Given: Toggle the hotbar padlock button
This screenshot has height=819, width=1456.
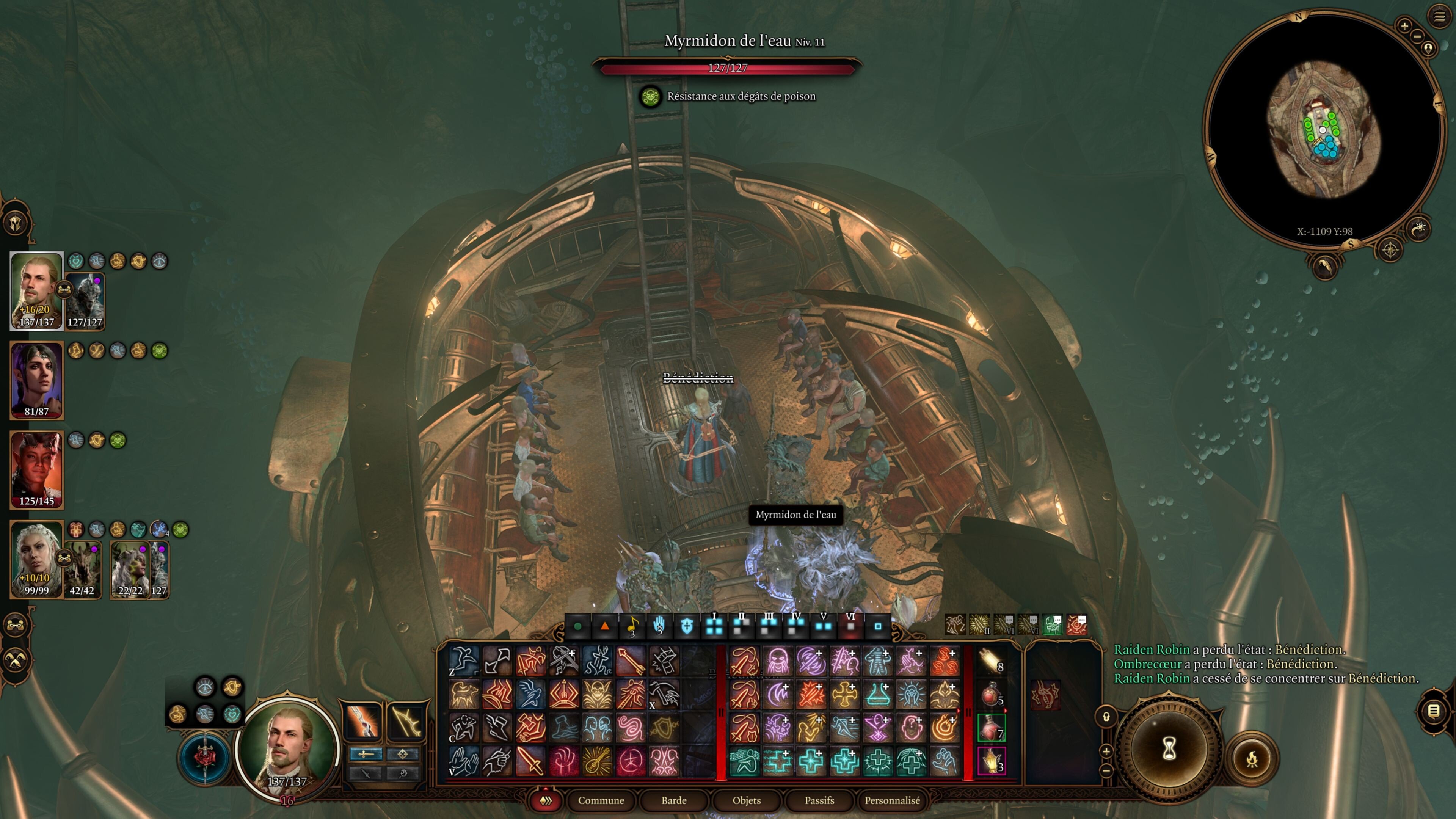Looking at the screenshot, I should [x=1106, y=717].
